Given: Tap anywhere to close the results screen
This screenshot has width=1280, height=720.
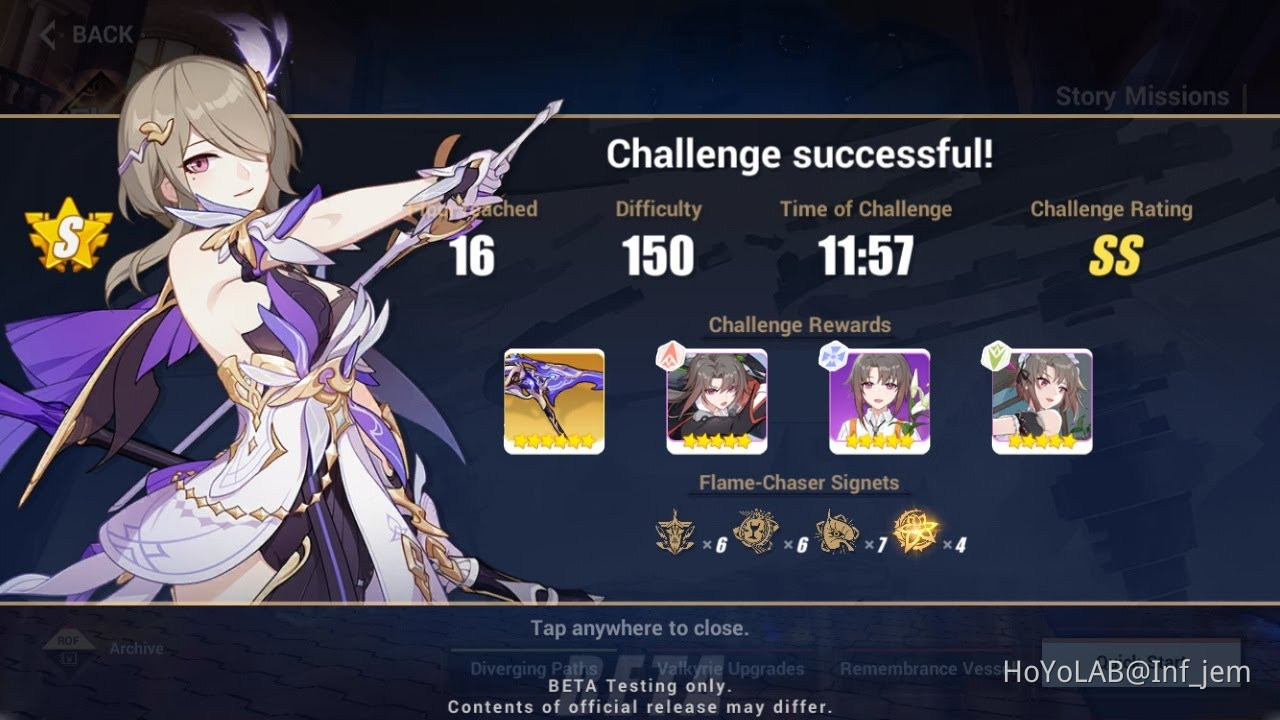Looking at the screenshot, I should click(x=640, y=628).
